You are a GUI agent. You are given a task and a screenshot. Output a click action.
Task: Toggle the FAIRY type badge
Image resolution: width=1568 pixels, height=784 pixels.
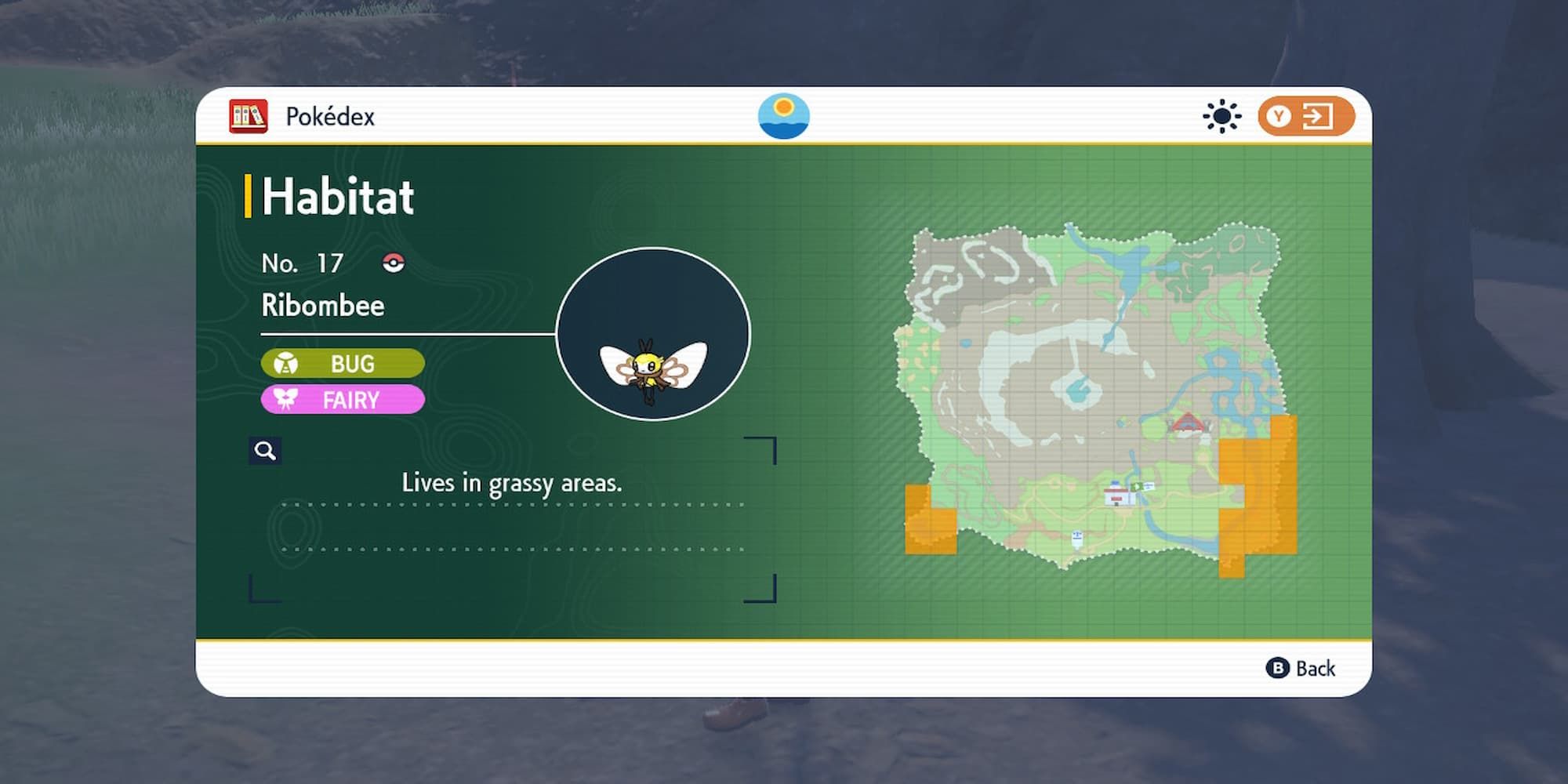click(x=343, y=400)
